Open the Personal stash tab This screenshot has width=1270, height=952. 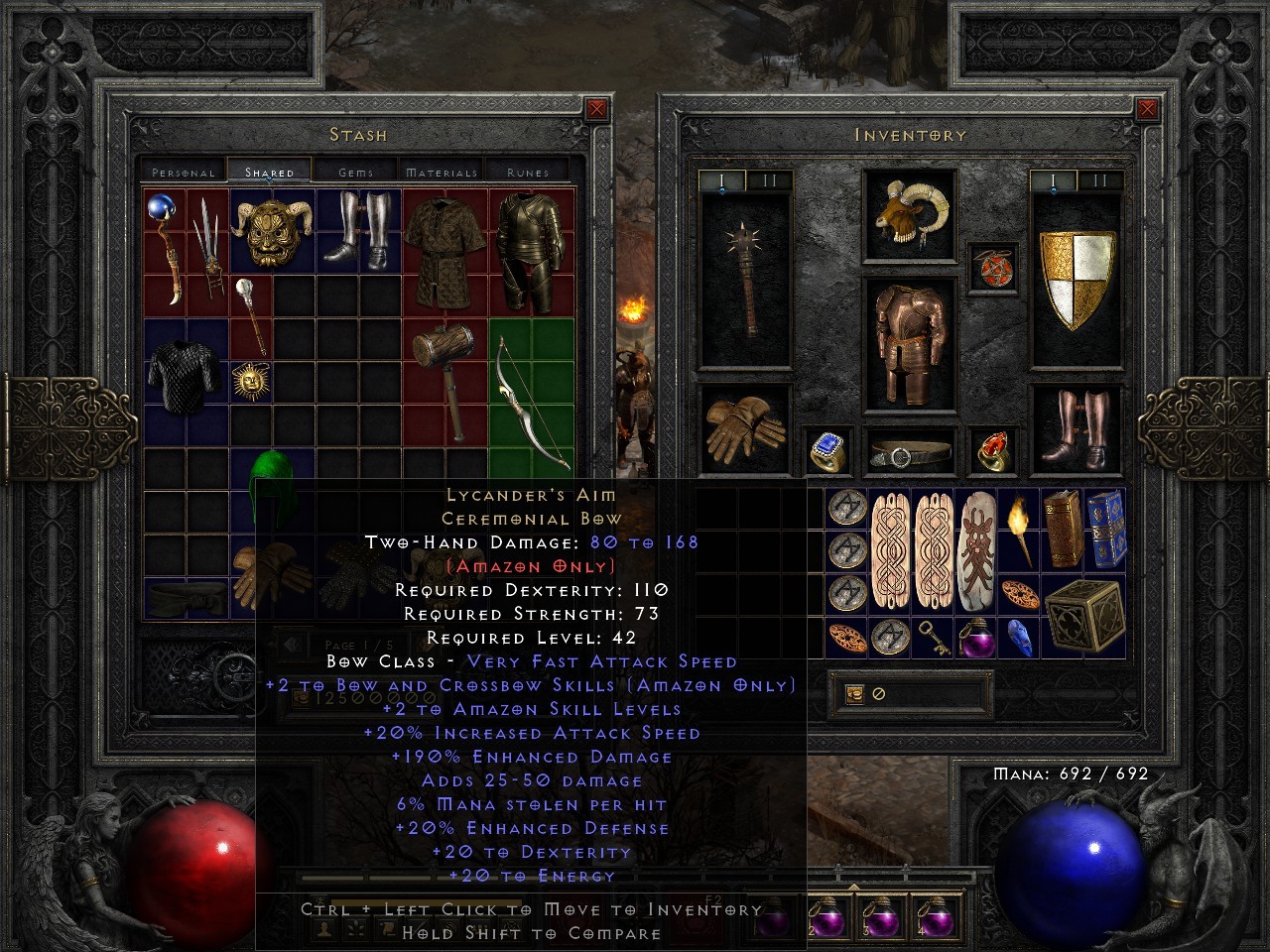coord(183,171)
